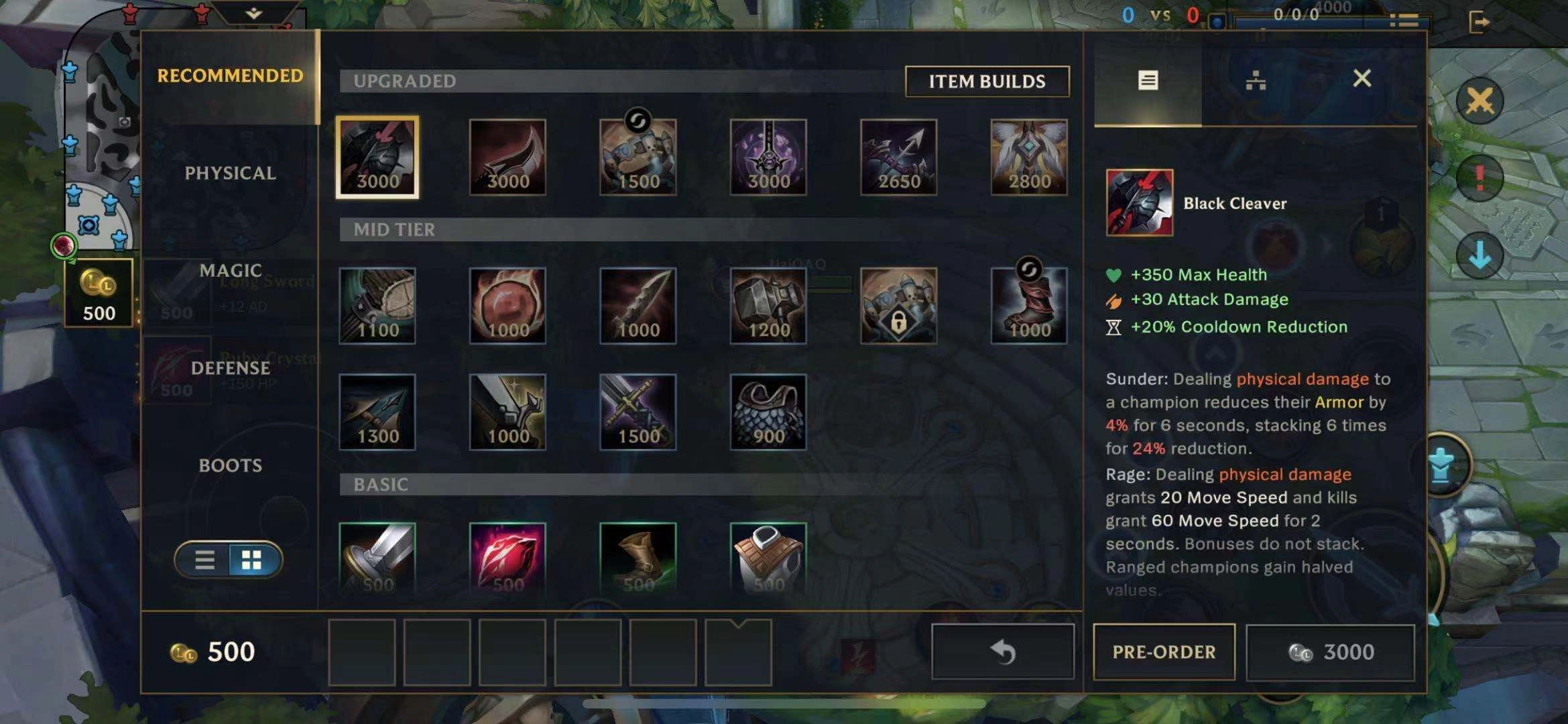Select the 900 gold chain vest item

pyautogui.click(x=768, y=412)
